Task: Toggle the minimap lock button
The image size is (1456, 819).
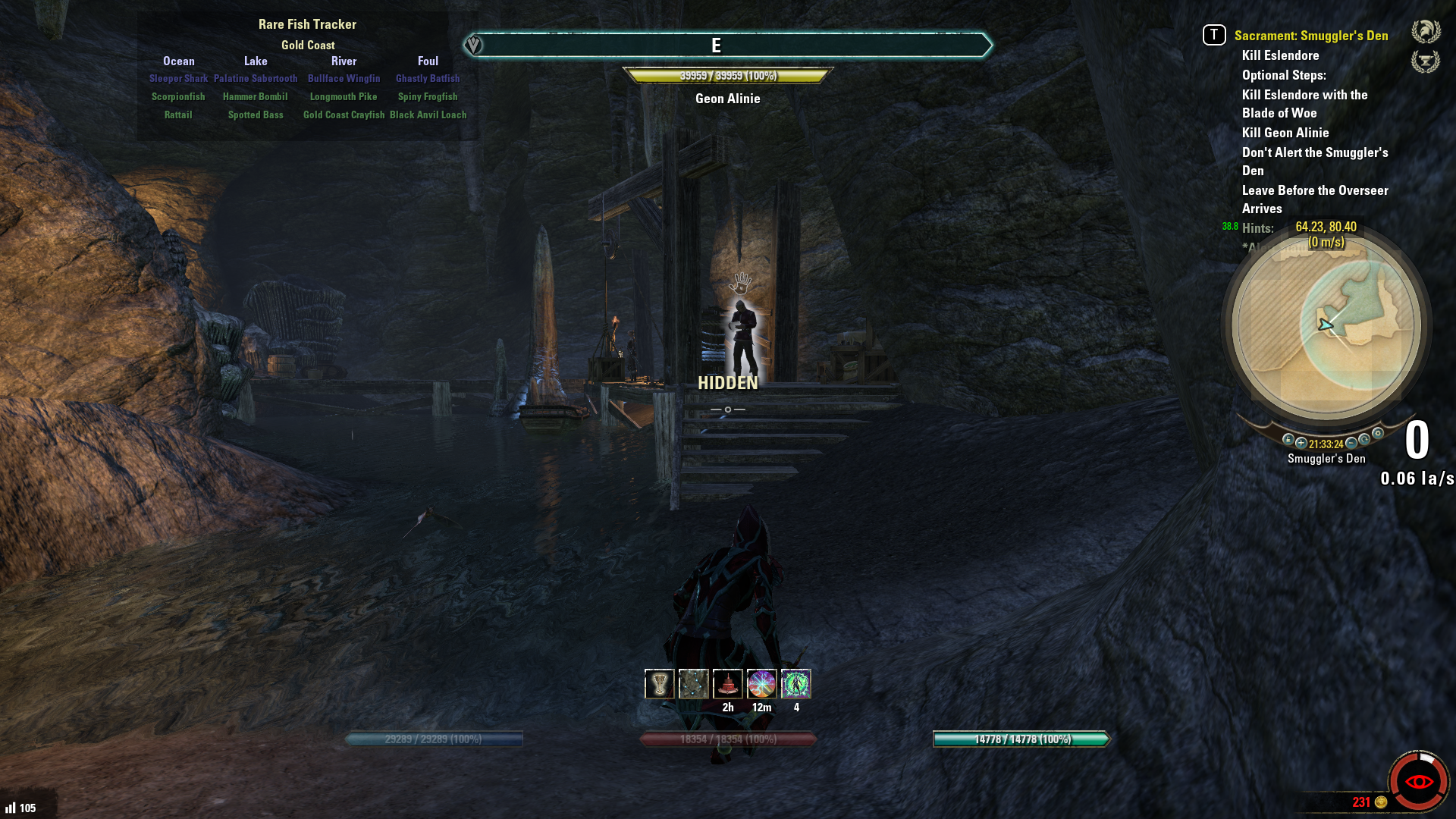Action: coord(1288,440)
